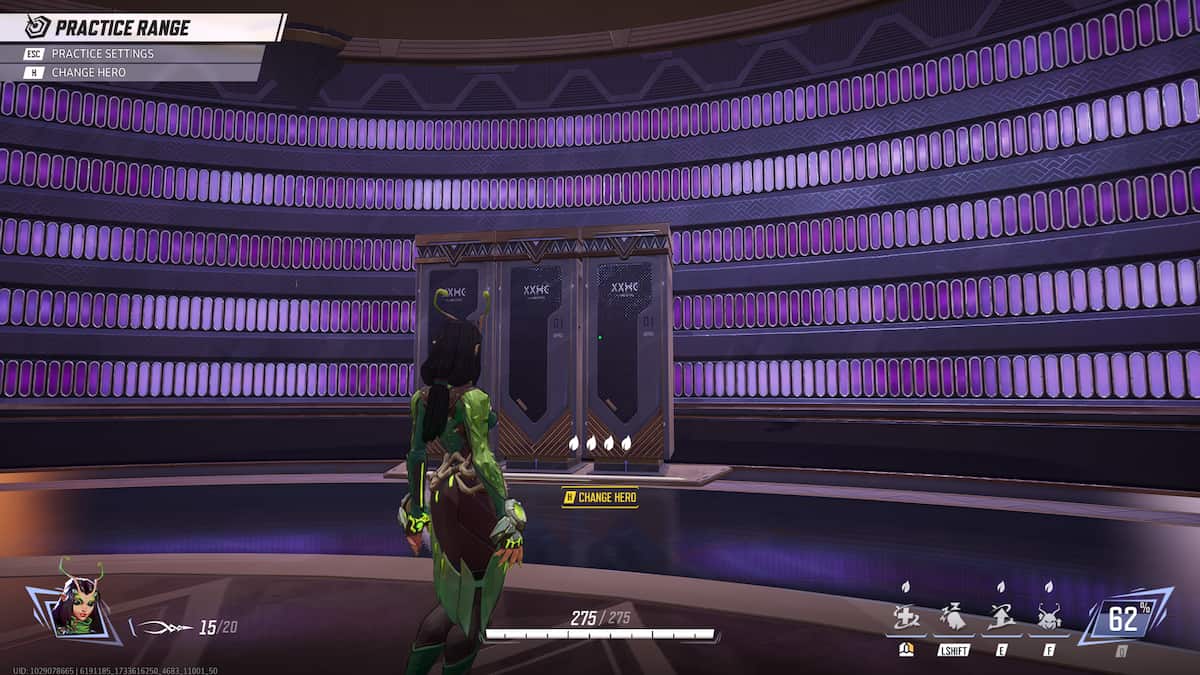The height and width of the screenshot is (675, 1200).
Task: Open Practice Settings in the top-left panel
Action: coord(102,53)
